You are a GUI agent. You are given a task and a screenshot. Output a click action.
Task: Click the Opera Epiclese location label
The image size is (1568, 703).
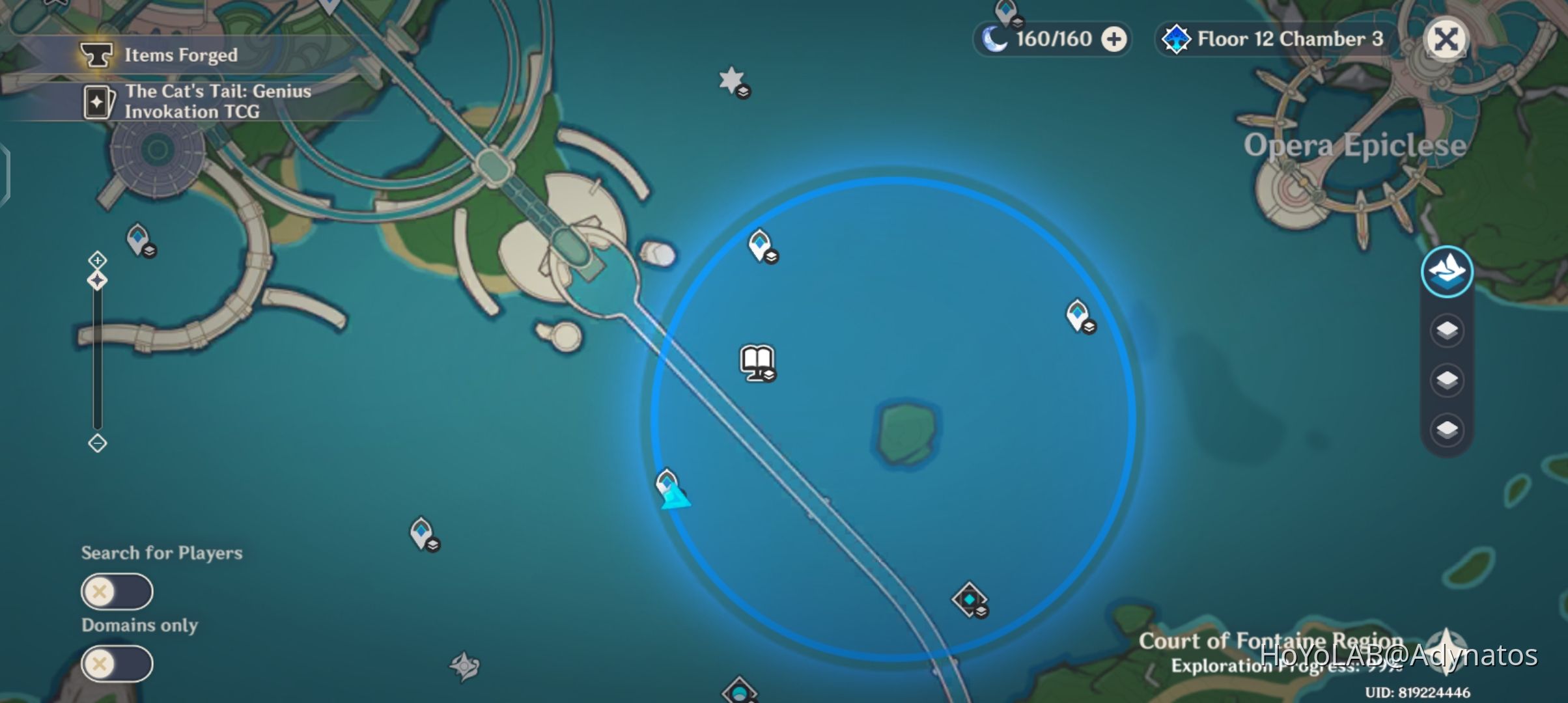pos(1354,145)
